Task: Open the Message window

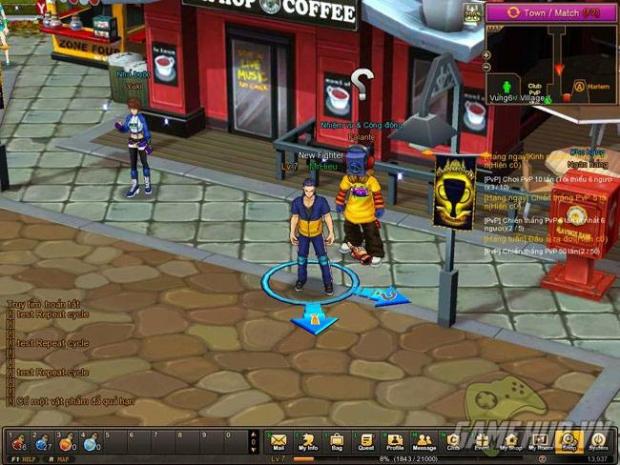Action: pos(424,441)
